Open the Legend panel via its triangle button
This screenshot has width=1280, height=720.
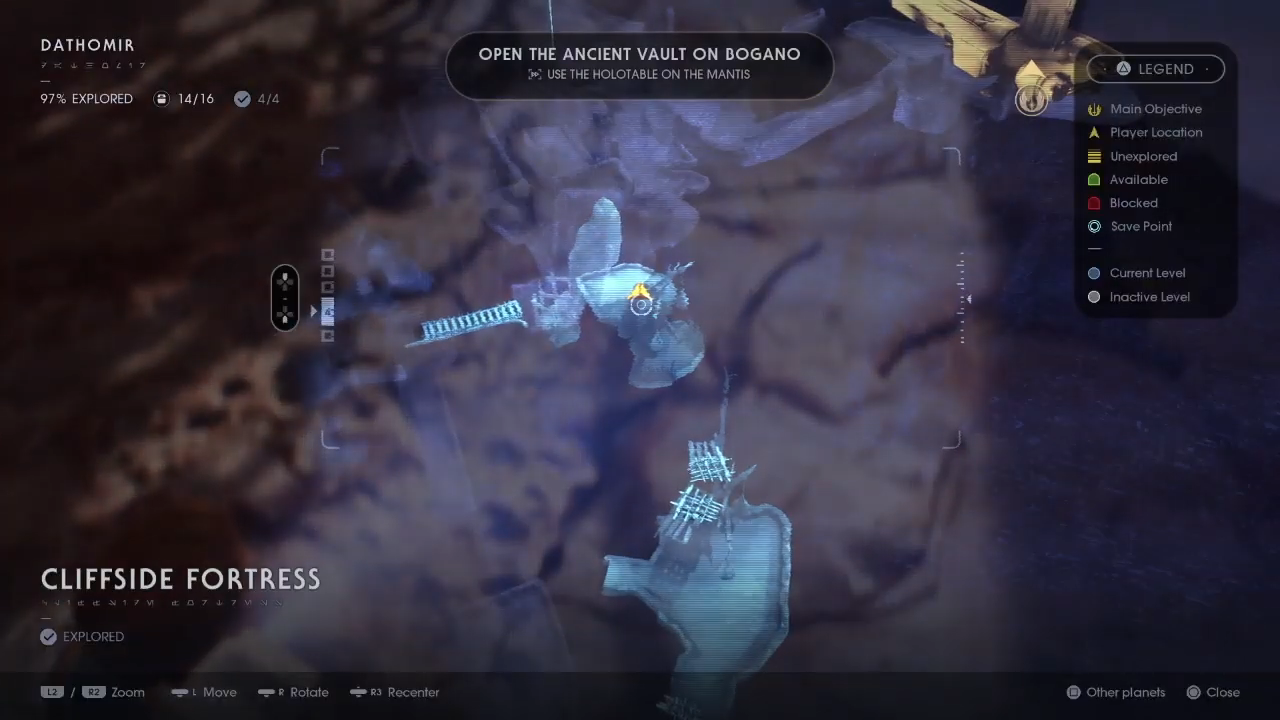tap(1125, 68)
